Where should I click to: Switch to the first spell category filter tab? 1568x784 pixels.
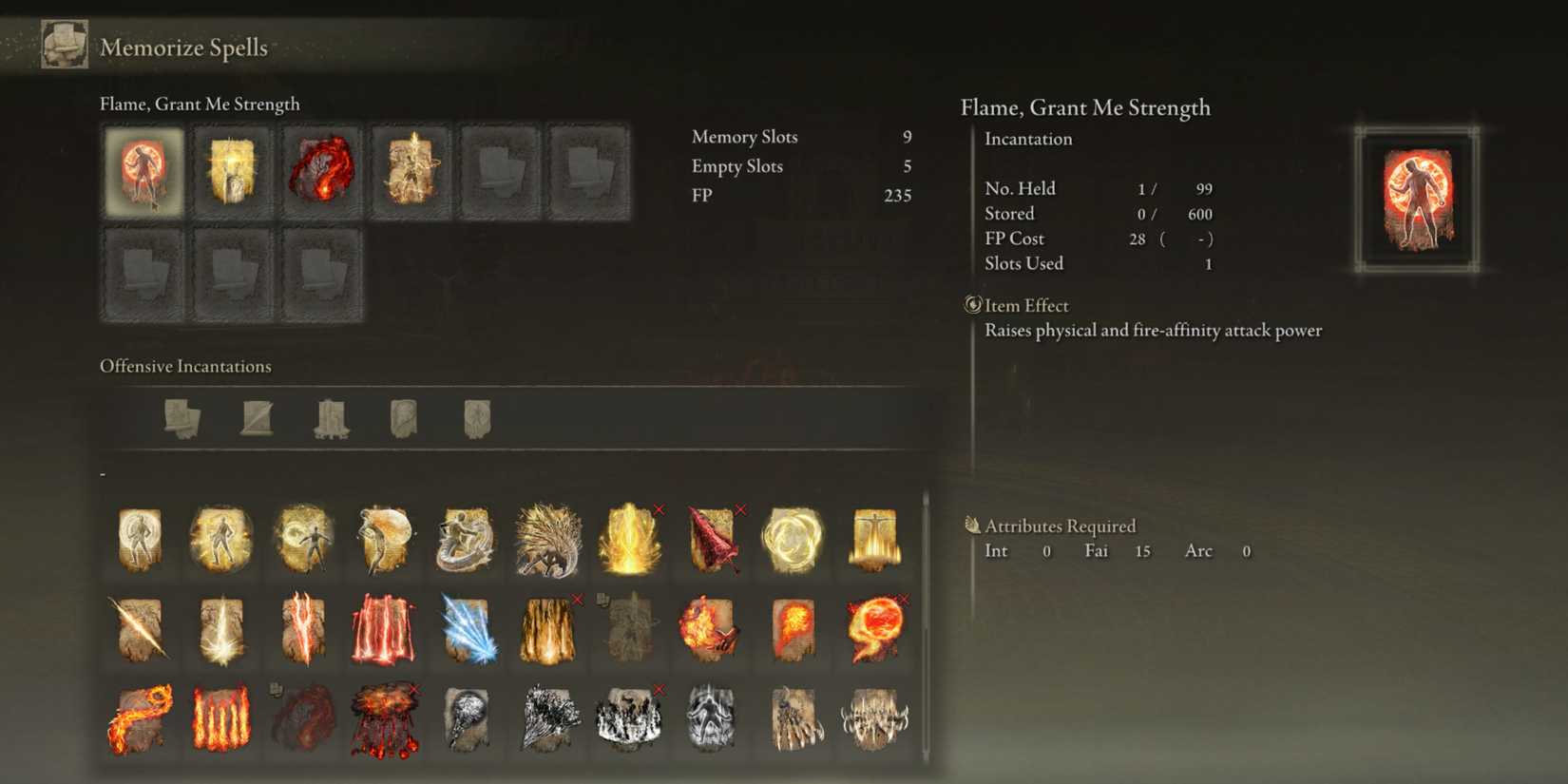pyautogui.click(x=181, y=418)
